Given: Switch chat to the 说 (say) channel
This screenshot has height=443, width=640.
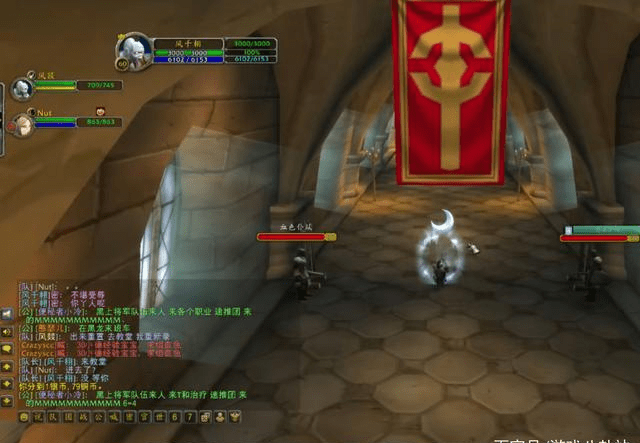Looking at the screenshot, I should [39, 416].
